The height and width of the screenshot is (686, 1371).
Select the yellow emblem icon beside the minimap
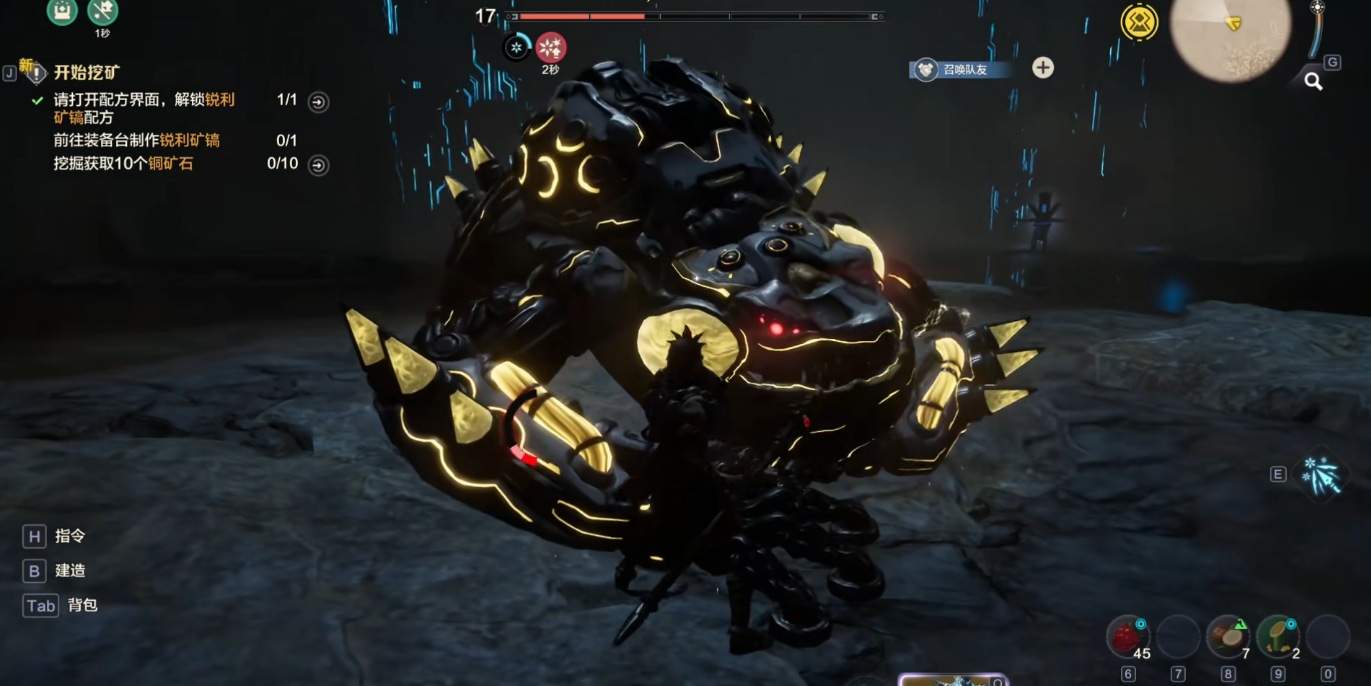tap(1139, 23)
